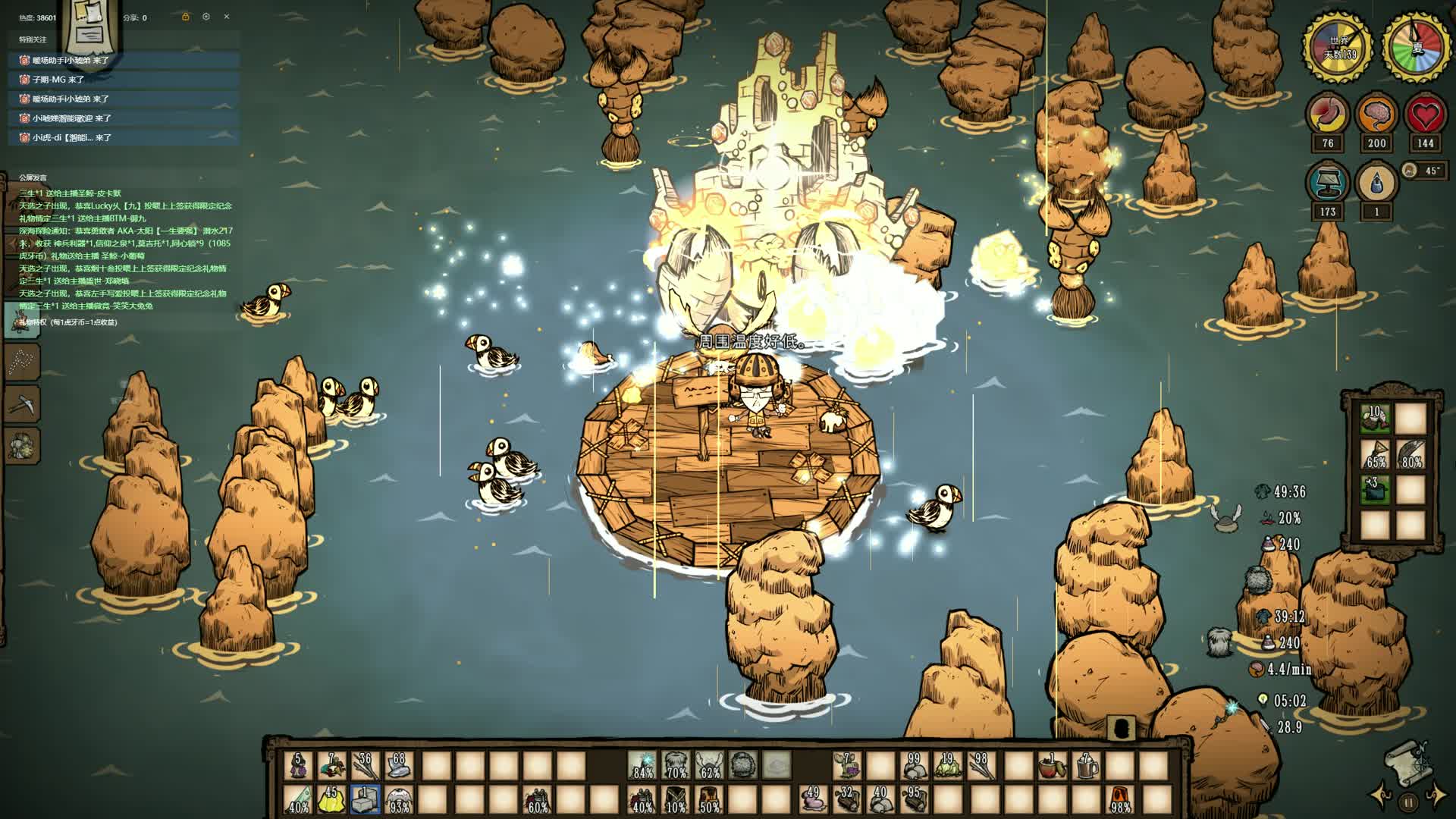1456x819 pixels.
Task: Rotate the camera left with the arrow
Action: click(1381, 796)
